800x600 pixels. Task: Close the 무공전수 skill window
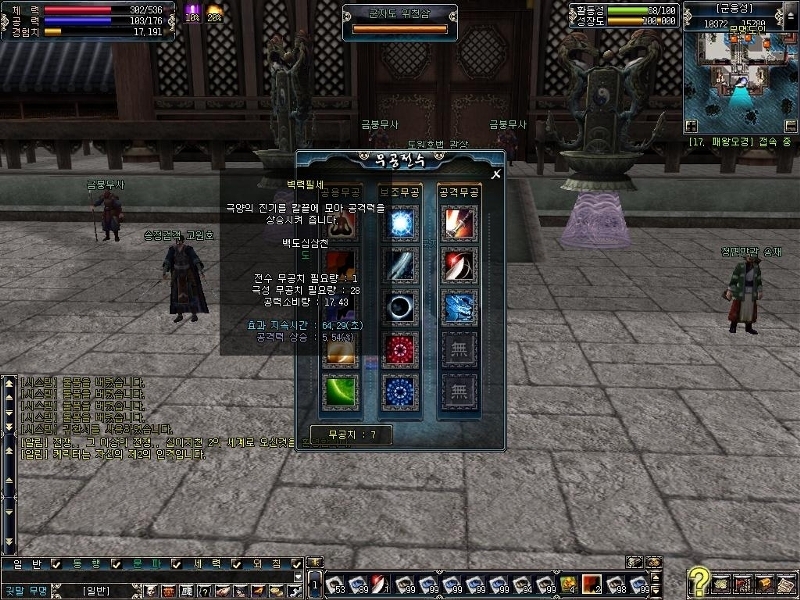pyautogui.click(x=495, y=173)
